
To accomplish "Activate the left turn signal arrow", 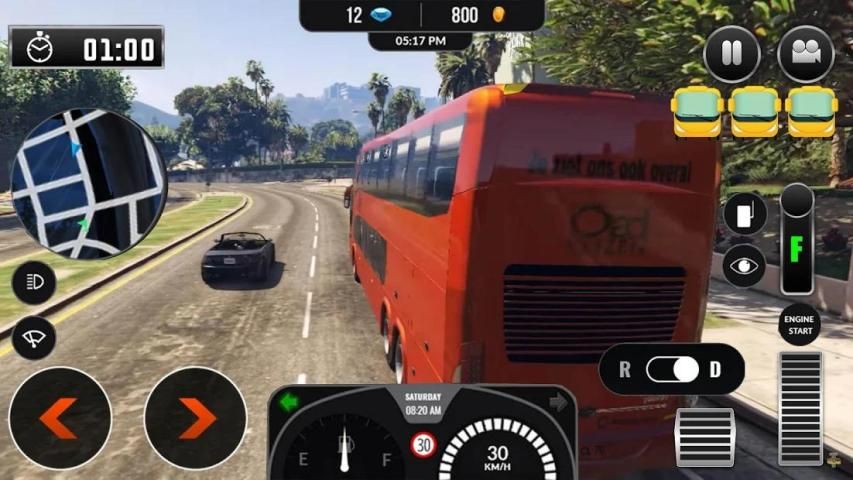I will point(290,402).
